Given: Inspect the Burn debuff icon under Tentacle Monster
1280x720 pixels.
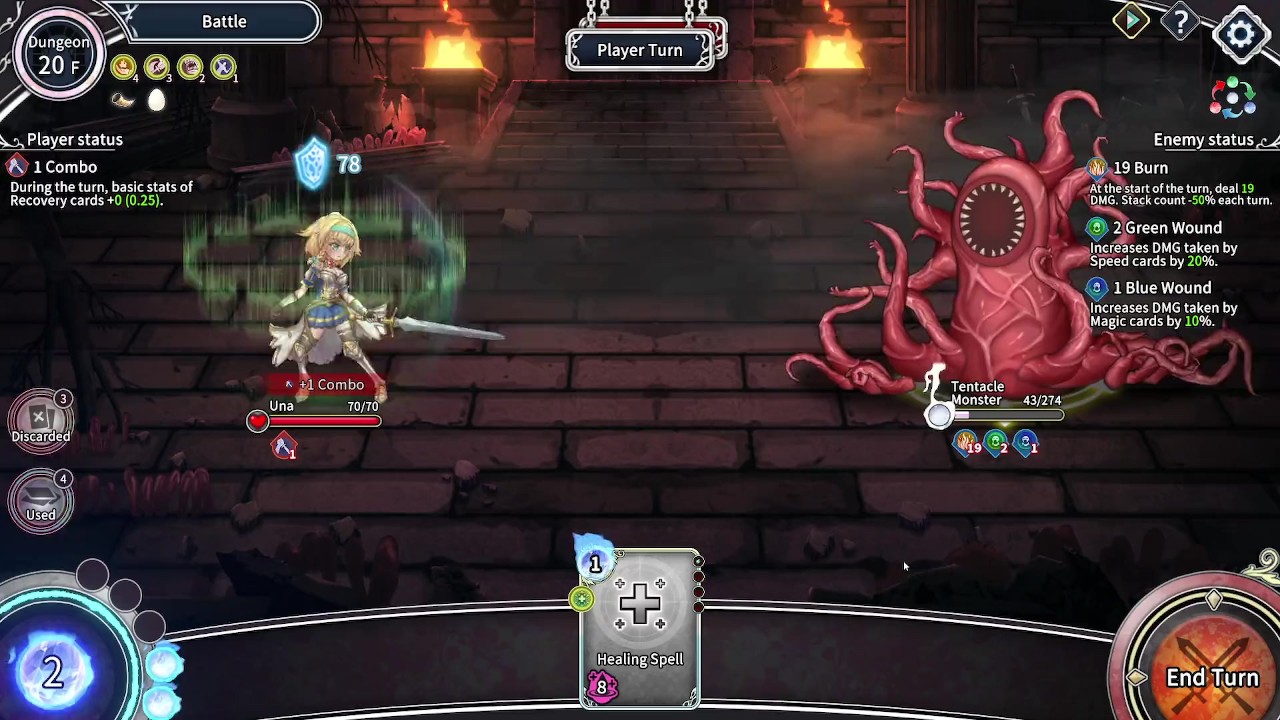Looking at the screenshot, I should point(966,443).
